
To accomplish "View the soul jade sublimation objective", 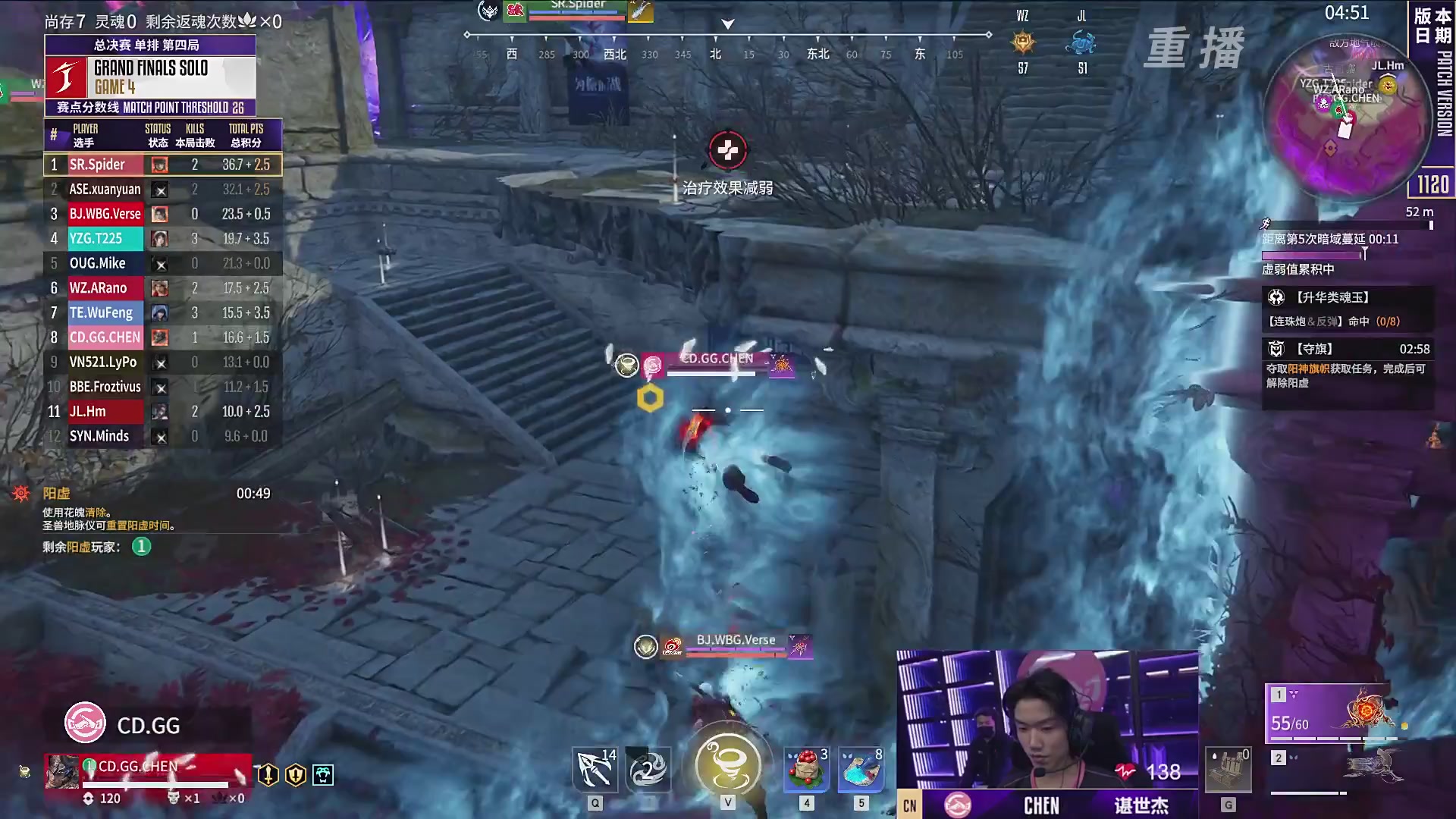I will point(1348,309).
